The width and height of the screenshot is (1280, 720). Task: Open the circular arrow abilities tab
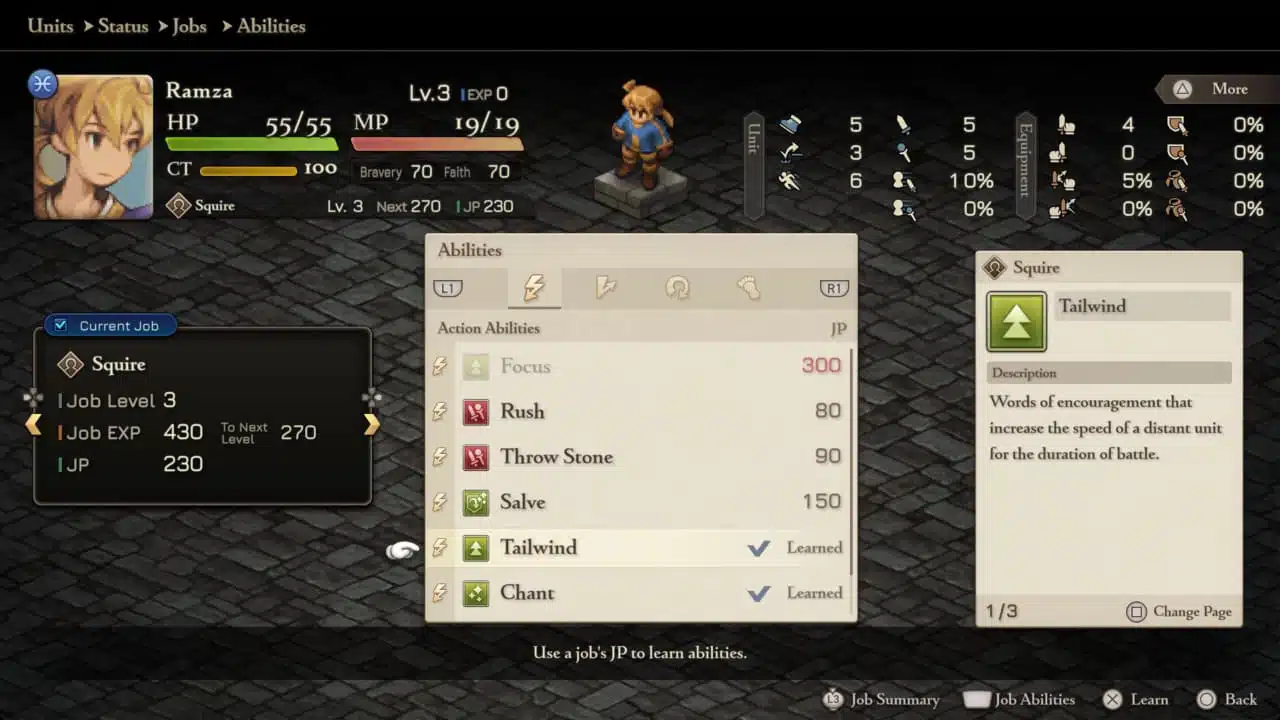(x=677, y=288)
